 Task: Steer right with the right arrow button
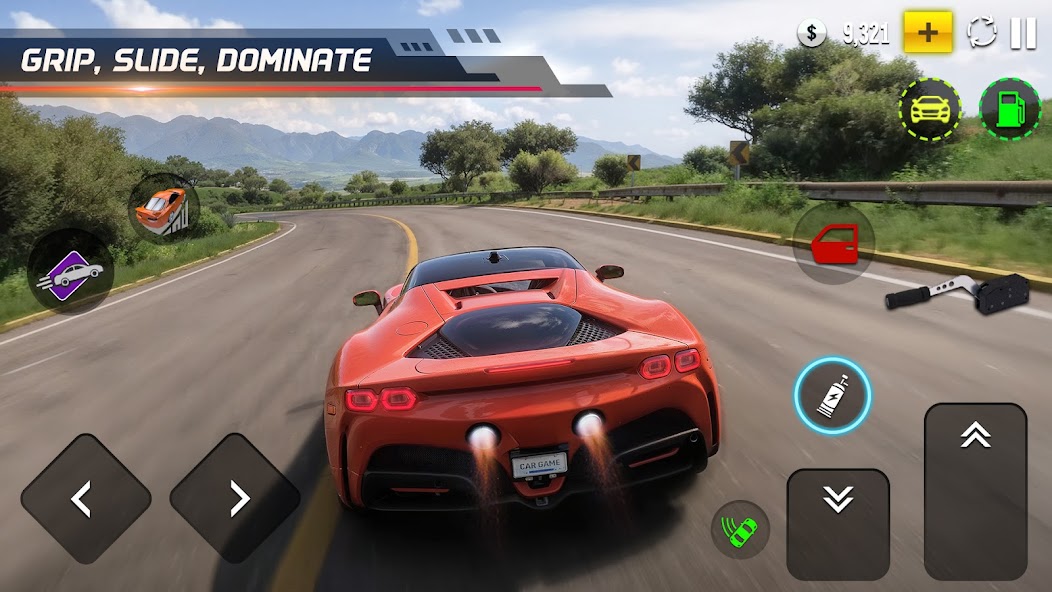click(x=235, y=498)
